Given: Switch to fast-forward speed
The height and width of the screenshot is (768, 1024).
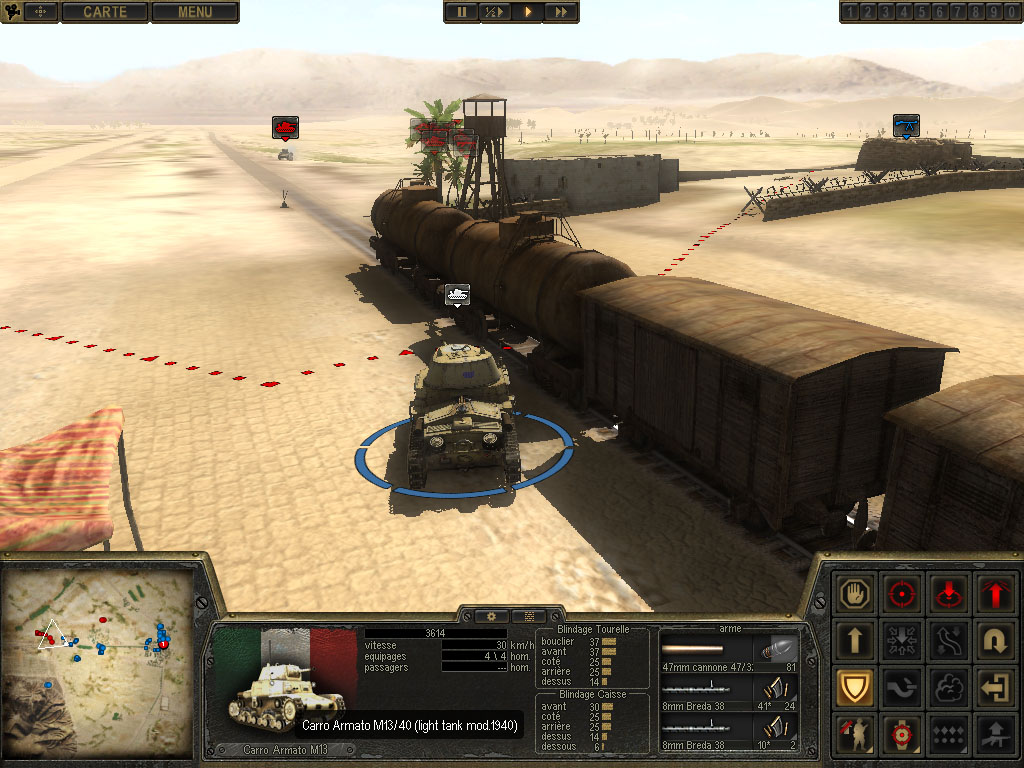Looking at the screenshot, I should [x=561, y=12].
